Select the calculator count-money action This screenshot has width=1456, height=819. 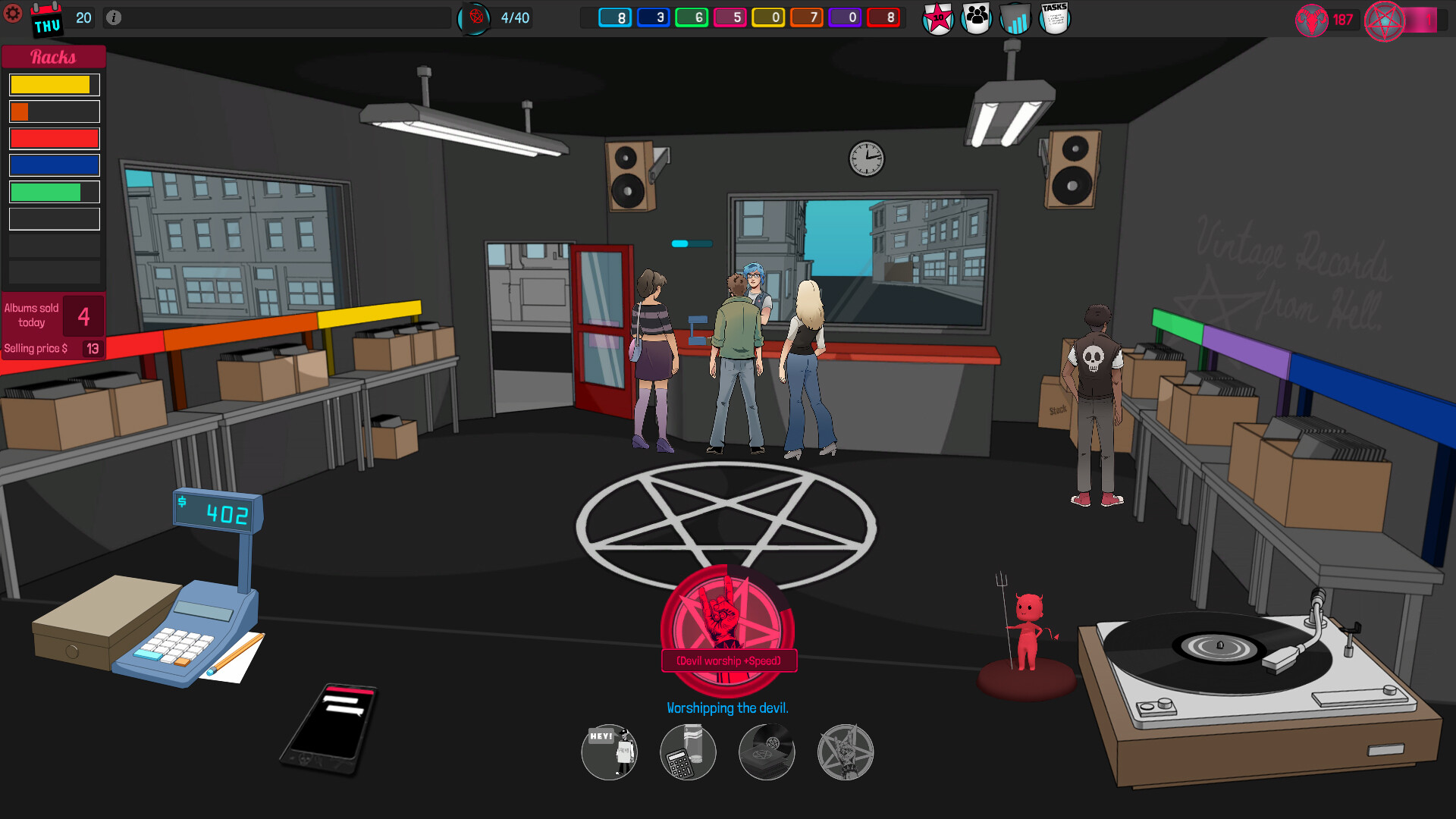click(688, 752)
